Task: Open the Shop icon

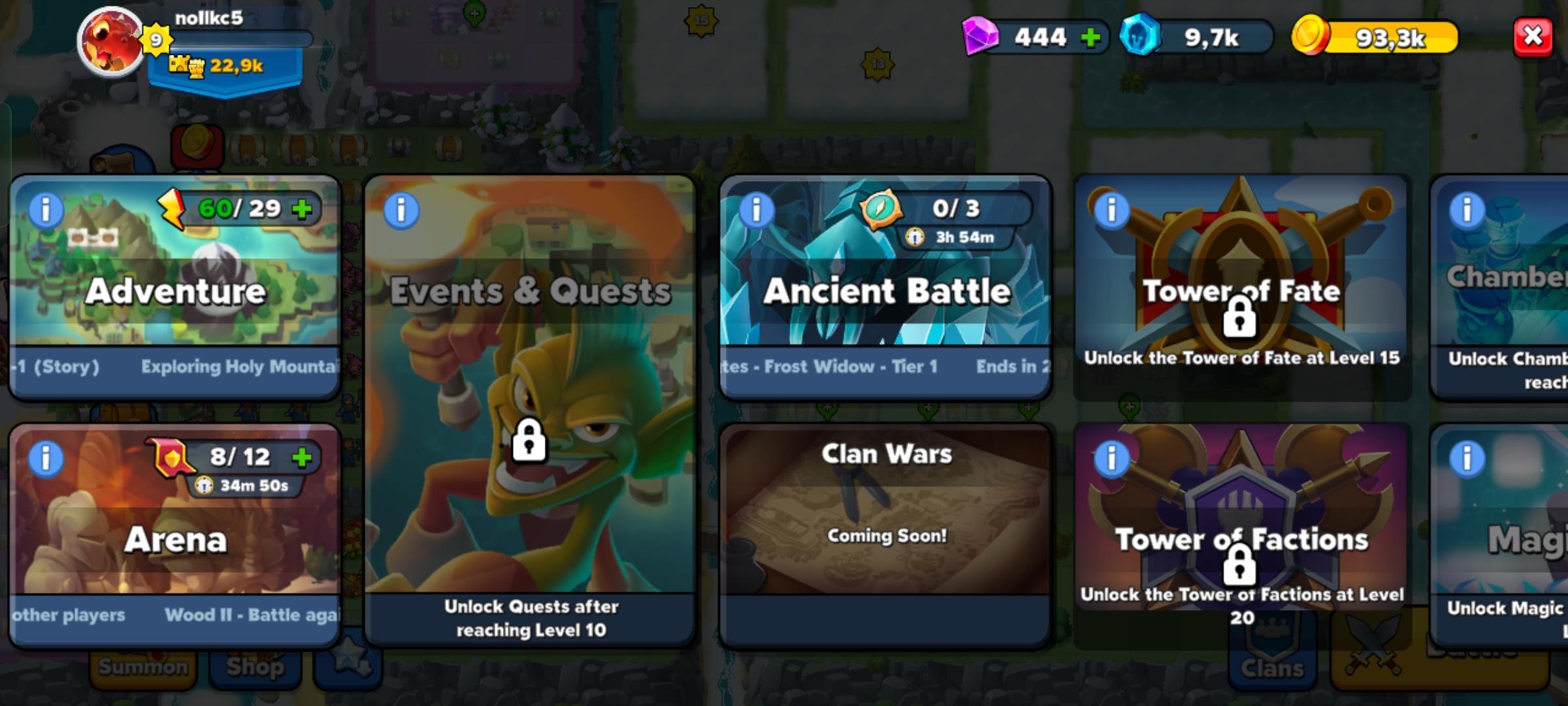Action: pyautogui.click(x=255, y=667)
